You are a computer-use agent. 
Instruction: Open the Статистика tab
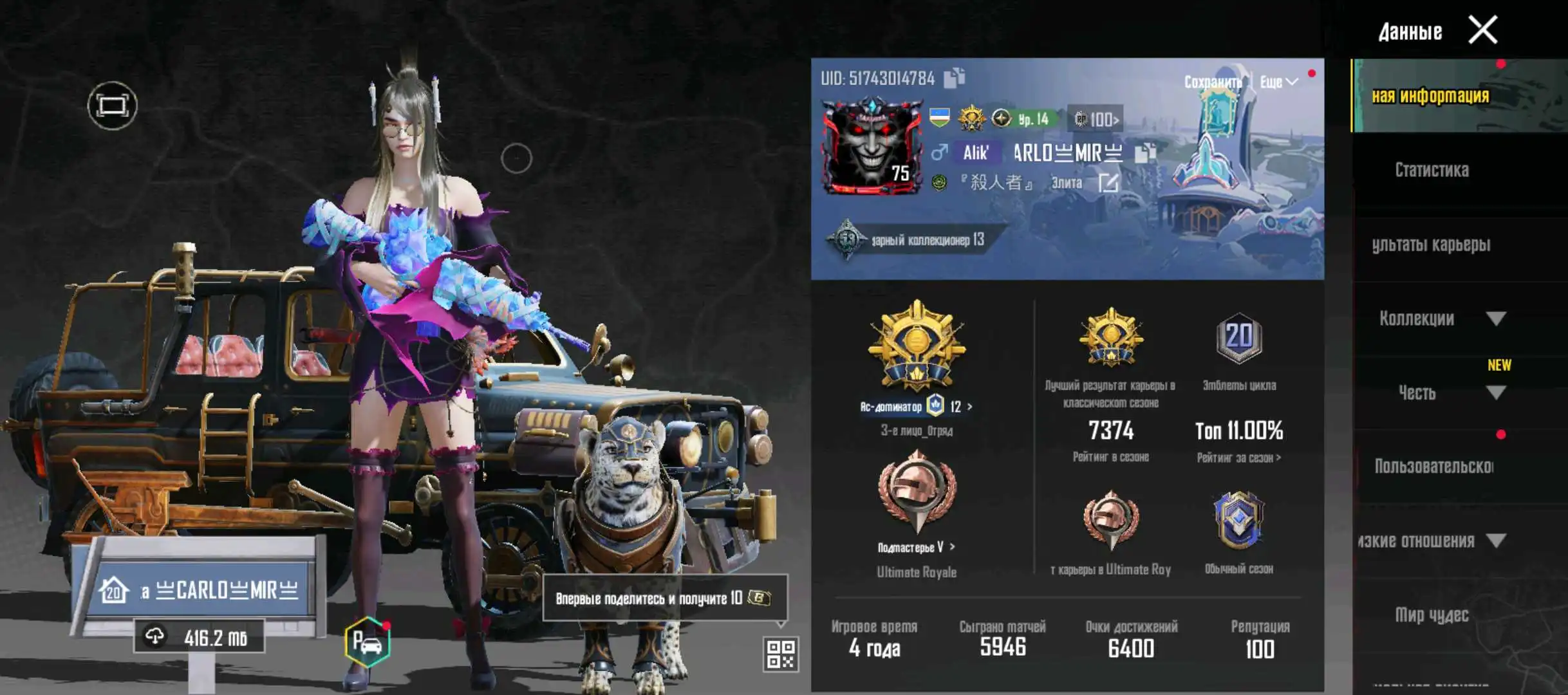(1432, 170)
